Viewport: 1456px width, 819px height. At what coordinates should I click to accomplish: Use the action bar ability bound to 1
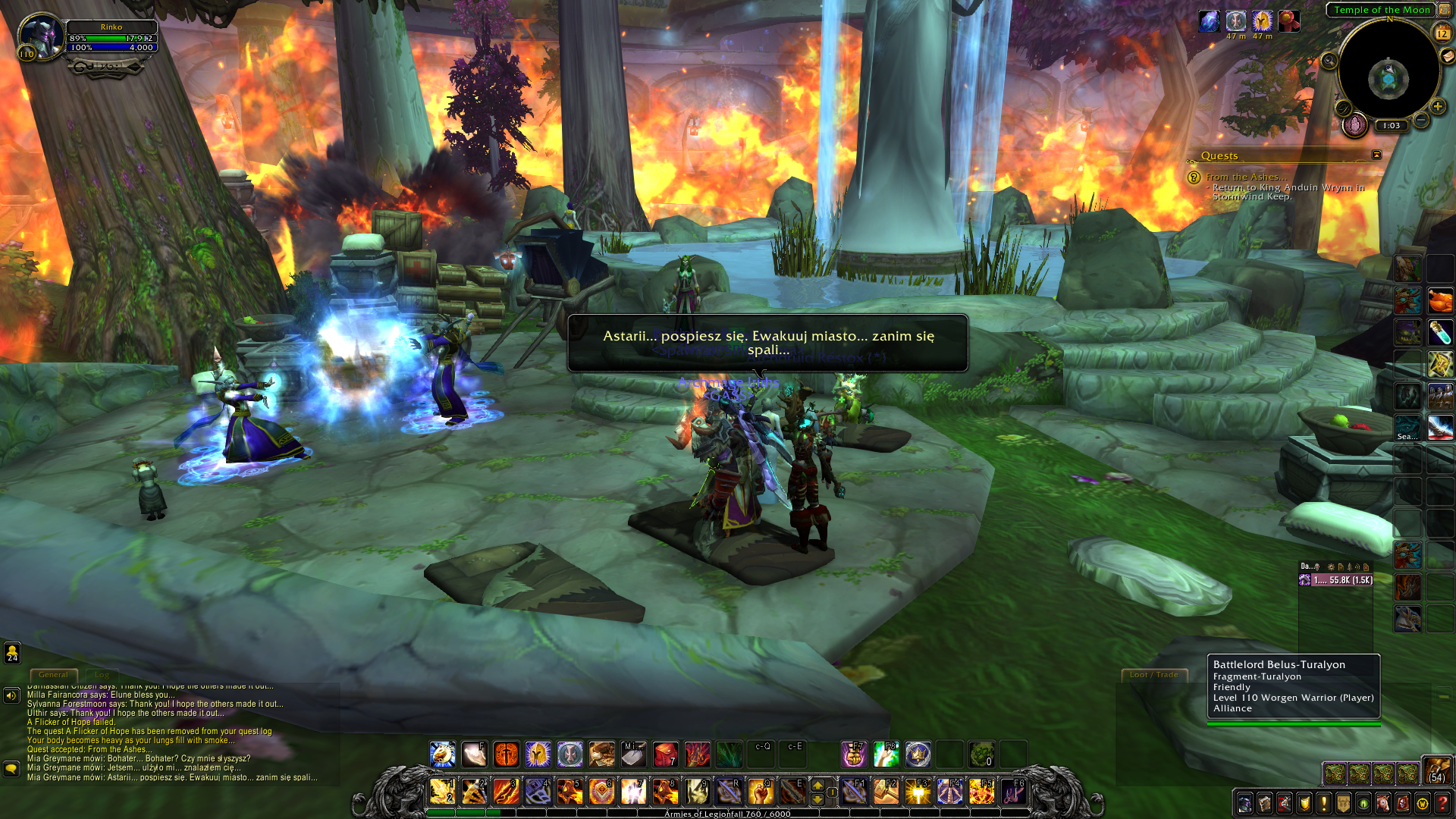pos(442,792)
